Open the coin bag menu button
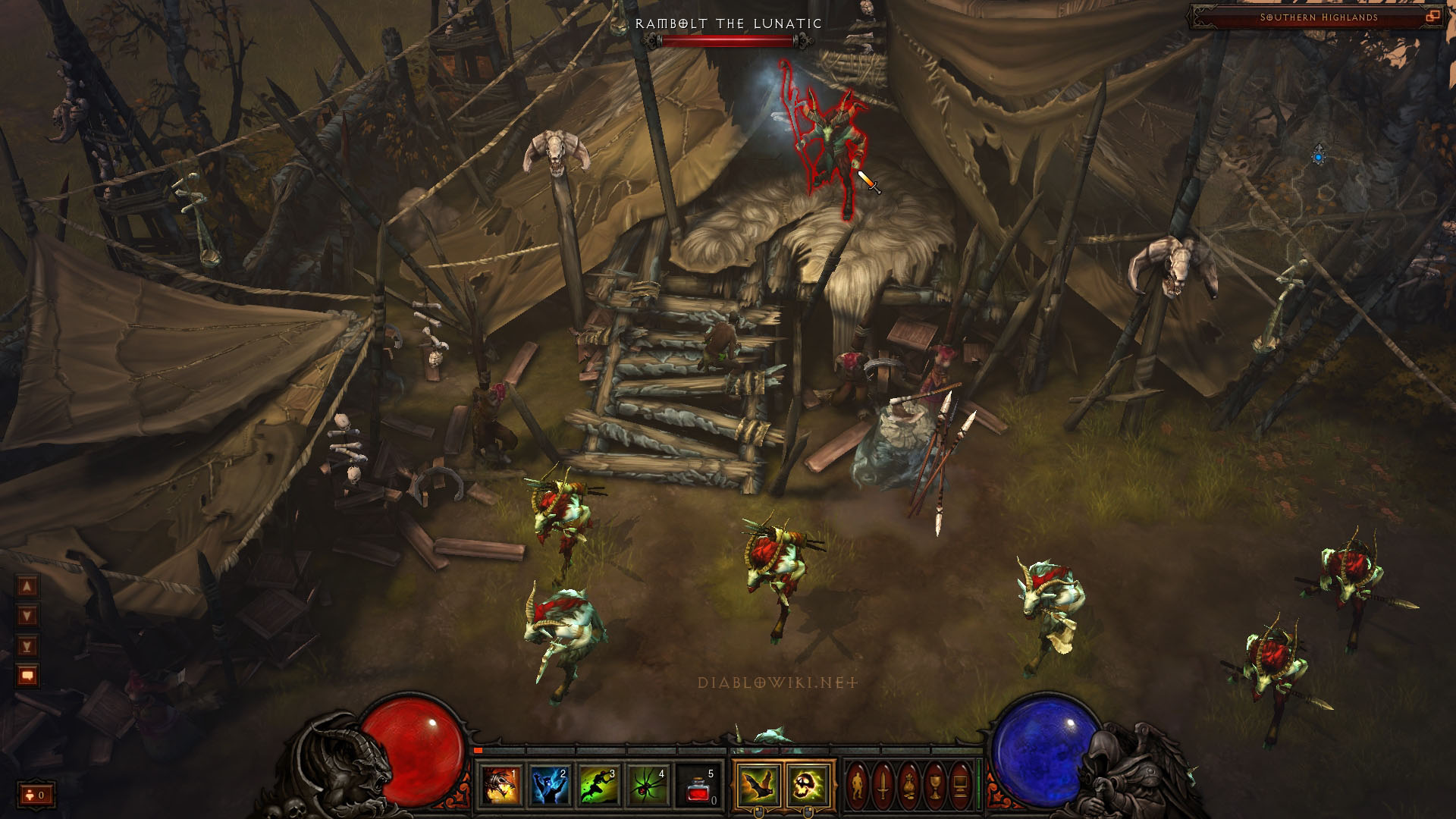 pos(909,785)
